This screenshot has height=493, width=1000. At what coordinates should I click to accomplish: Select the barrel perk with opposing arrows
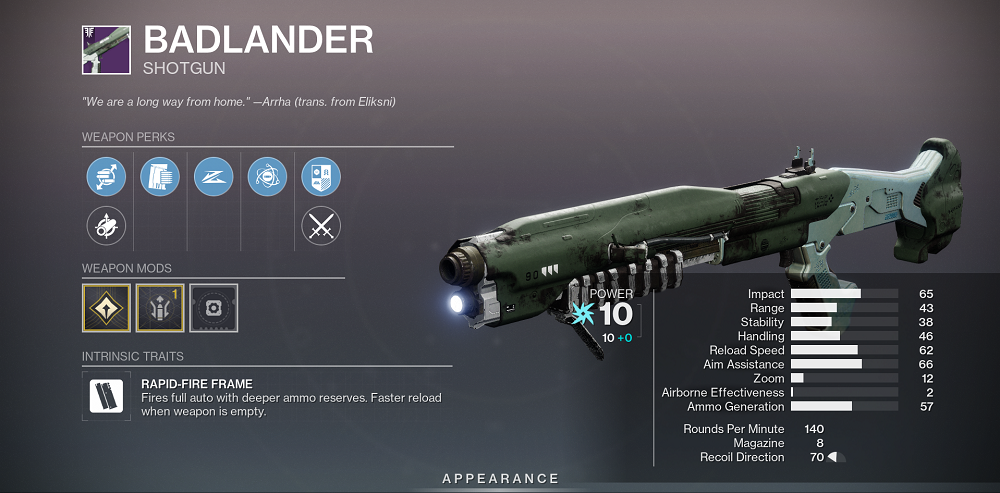tap(106, 176)
